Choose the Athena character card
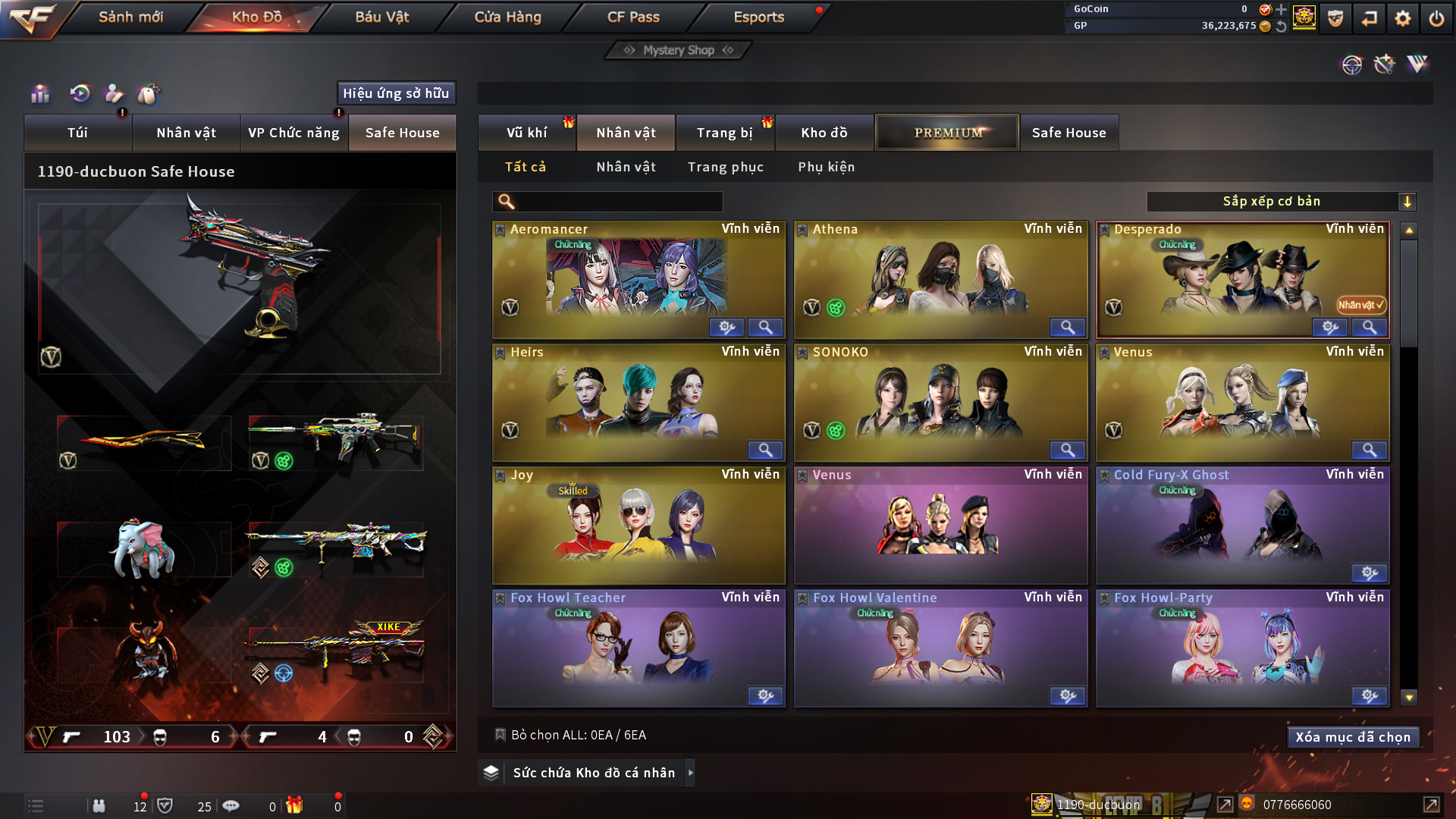This screenshot has width=1456, height=819. (x=940, y=278)
